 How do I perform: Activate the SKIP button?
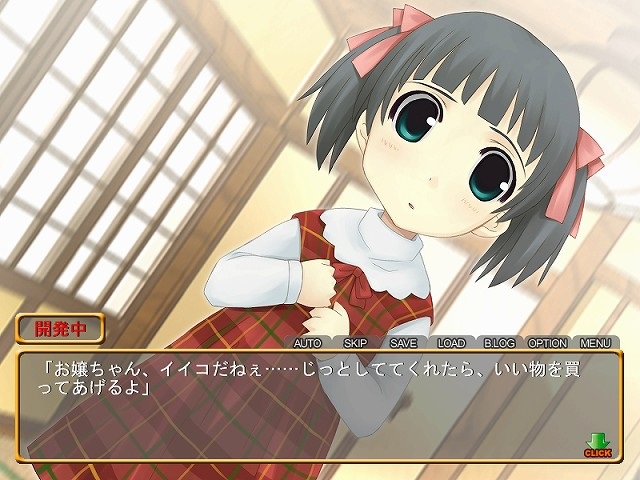[x=357, y=342]
